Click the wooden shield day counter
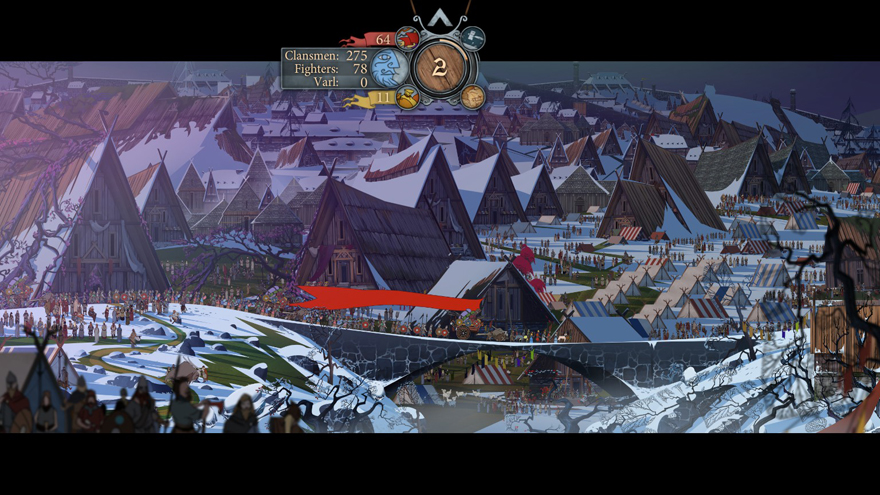Image resolution: width=880 pixels, height=495 pixels. tap(440, 67)
